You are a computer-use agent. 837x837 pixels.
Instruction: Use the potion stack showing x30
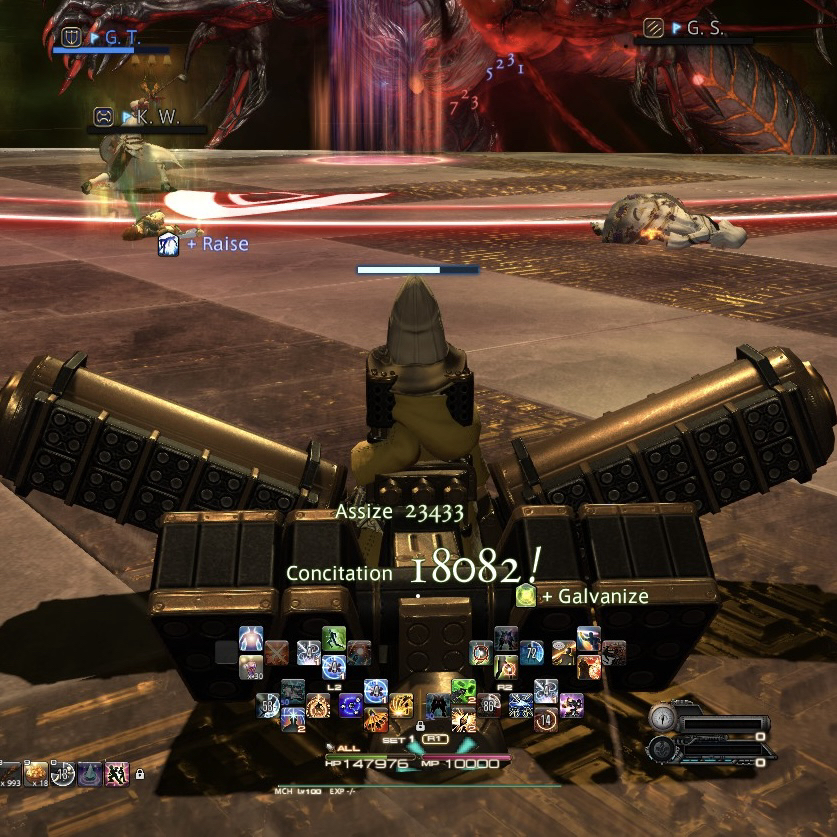(250, 667)
